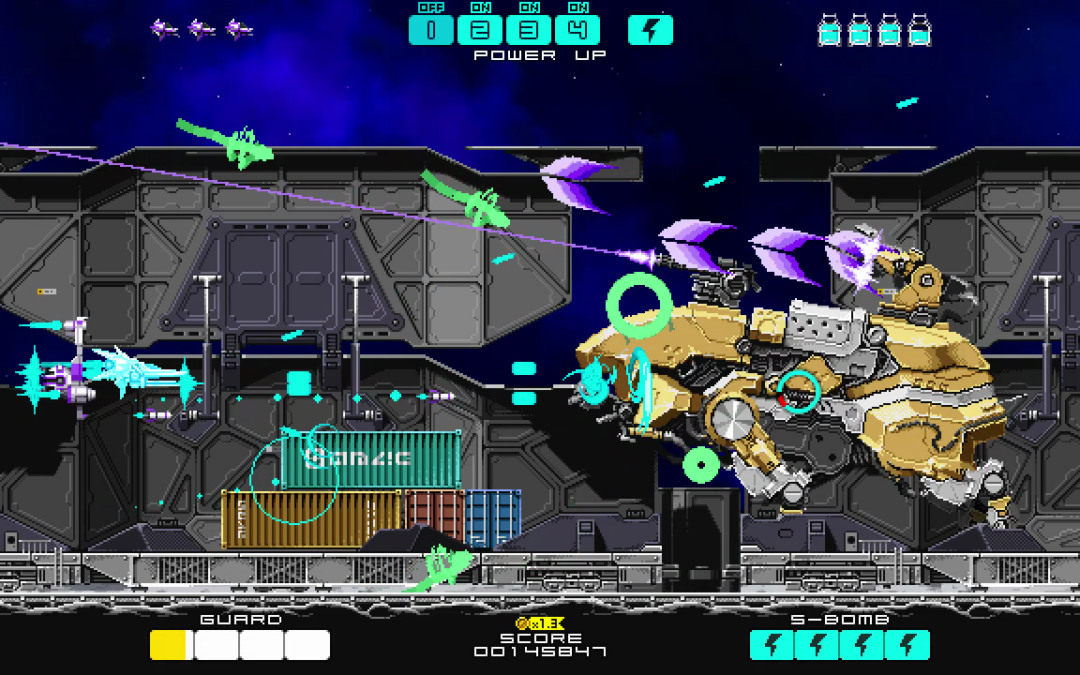This screenshot has width=1080, height=675.
Task: Activate the lightning bolt power up icon
Action: point(650,30)
